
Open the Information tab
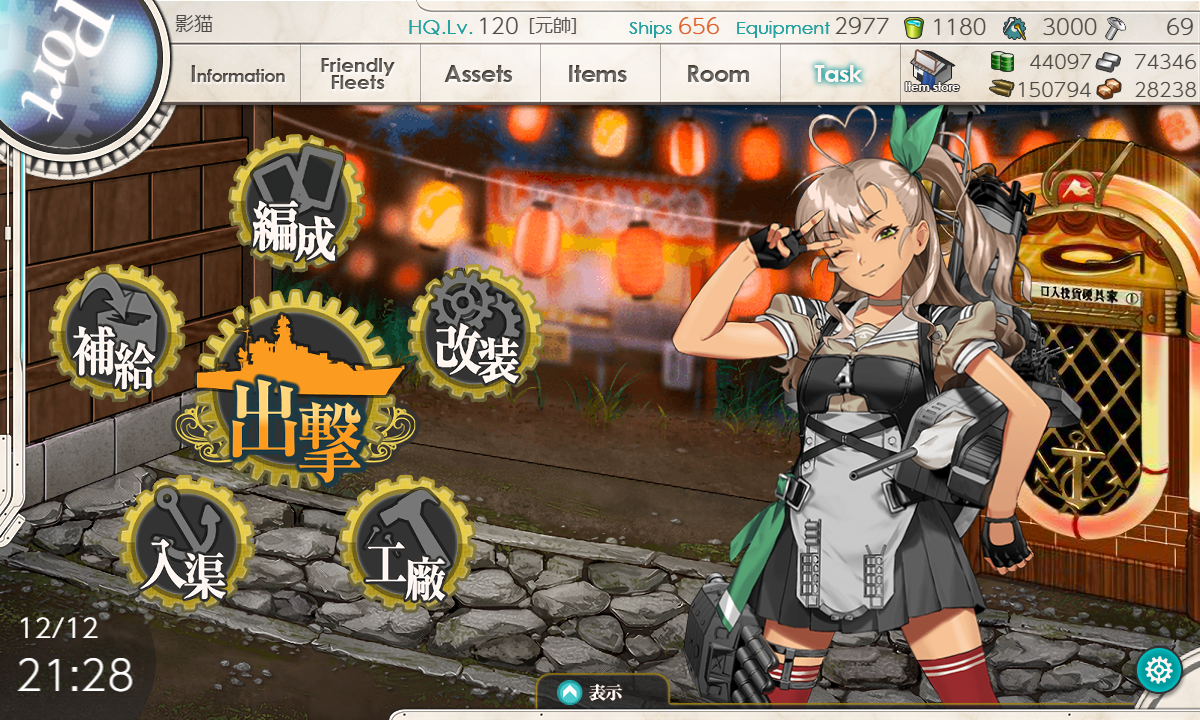238,75
